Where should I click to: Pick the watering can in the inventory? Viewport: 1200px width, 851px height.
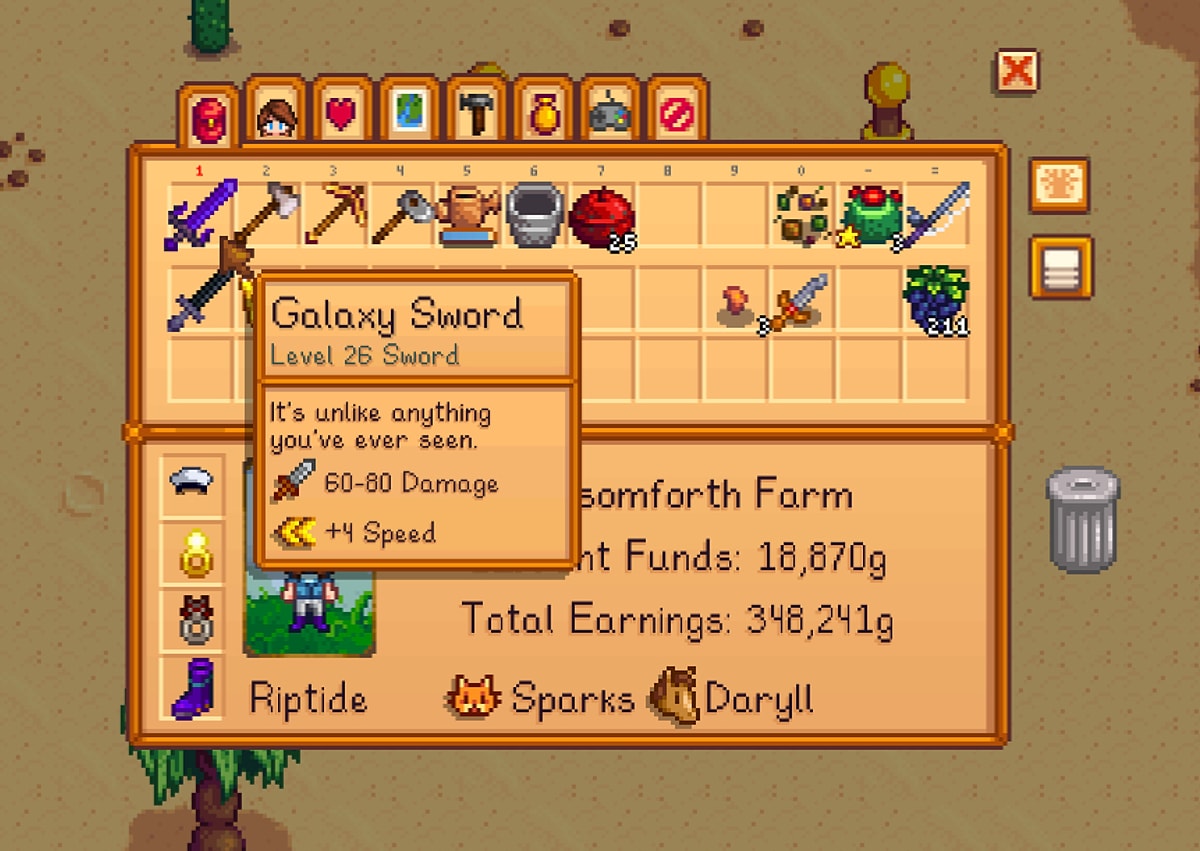[469, 213]
